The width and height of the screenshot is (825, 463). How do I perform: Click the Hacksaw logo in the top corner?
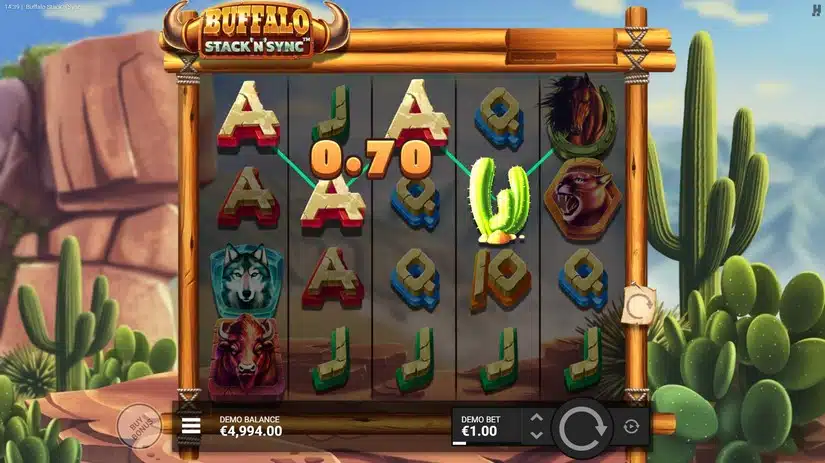[815, 10]
